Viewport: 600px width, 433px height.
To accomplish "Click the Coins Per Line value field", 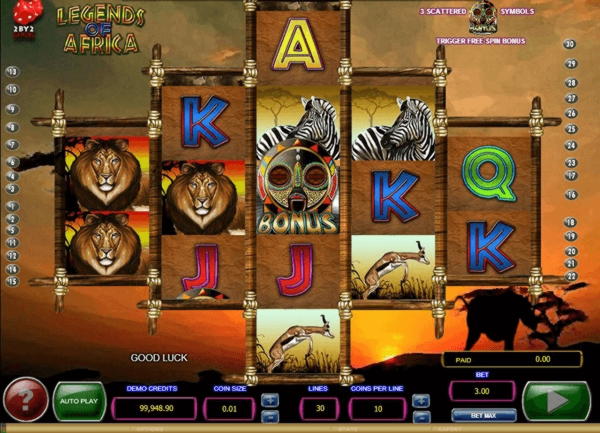I will click(376, 408).
